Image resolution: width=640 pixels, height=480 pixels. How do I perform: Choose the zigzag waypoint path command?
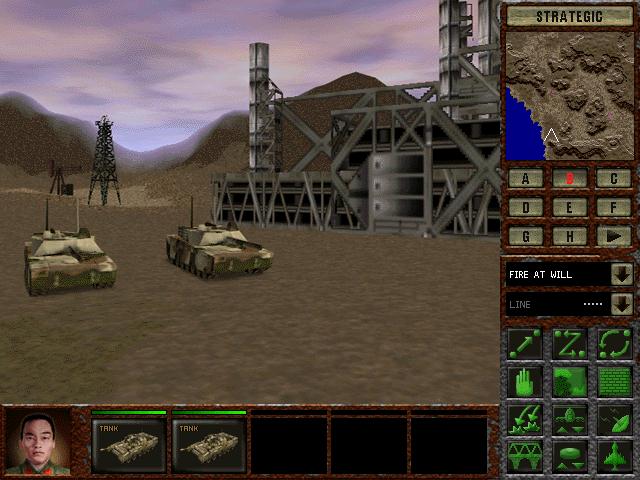(x=570, y=343)
